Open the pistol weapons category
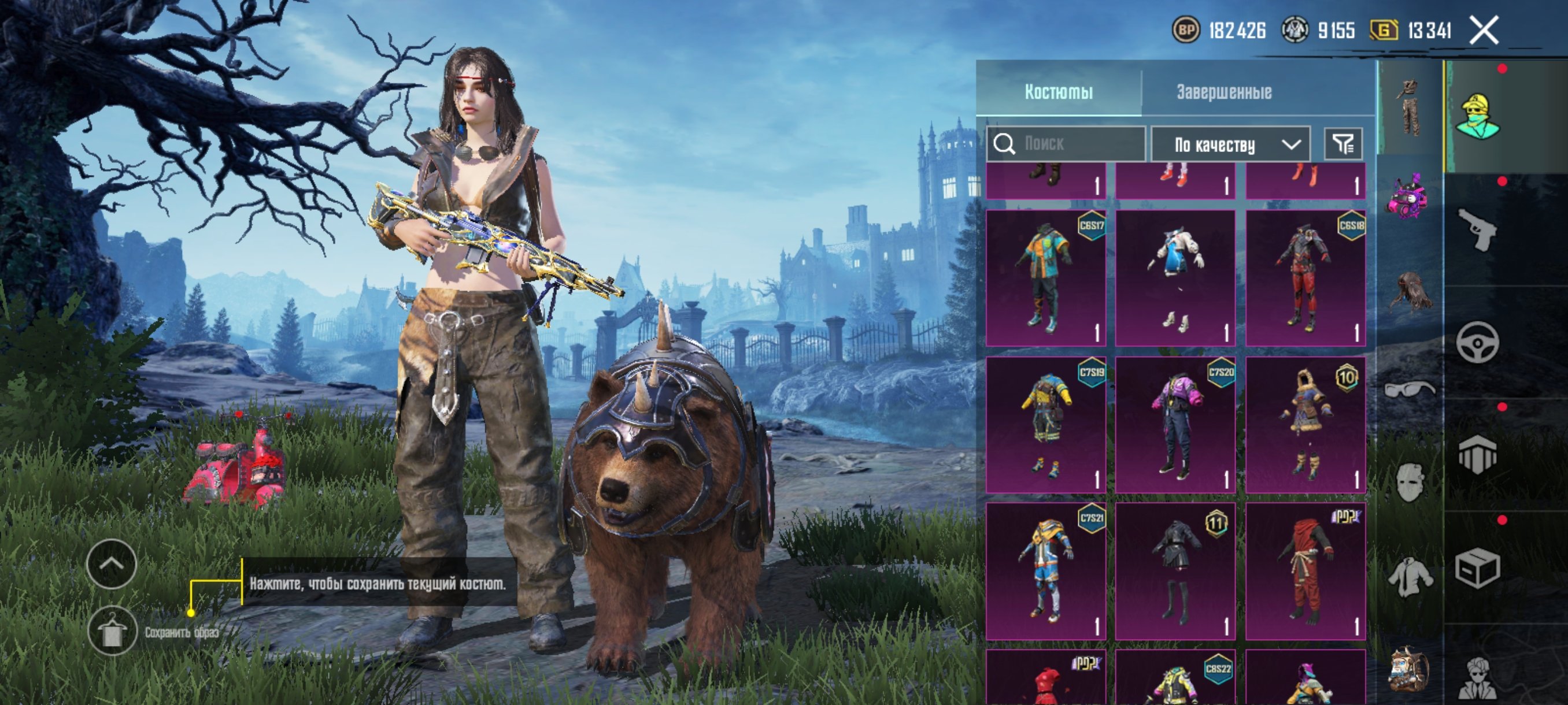This screenshot has height=705, width=1568. 1478,229
